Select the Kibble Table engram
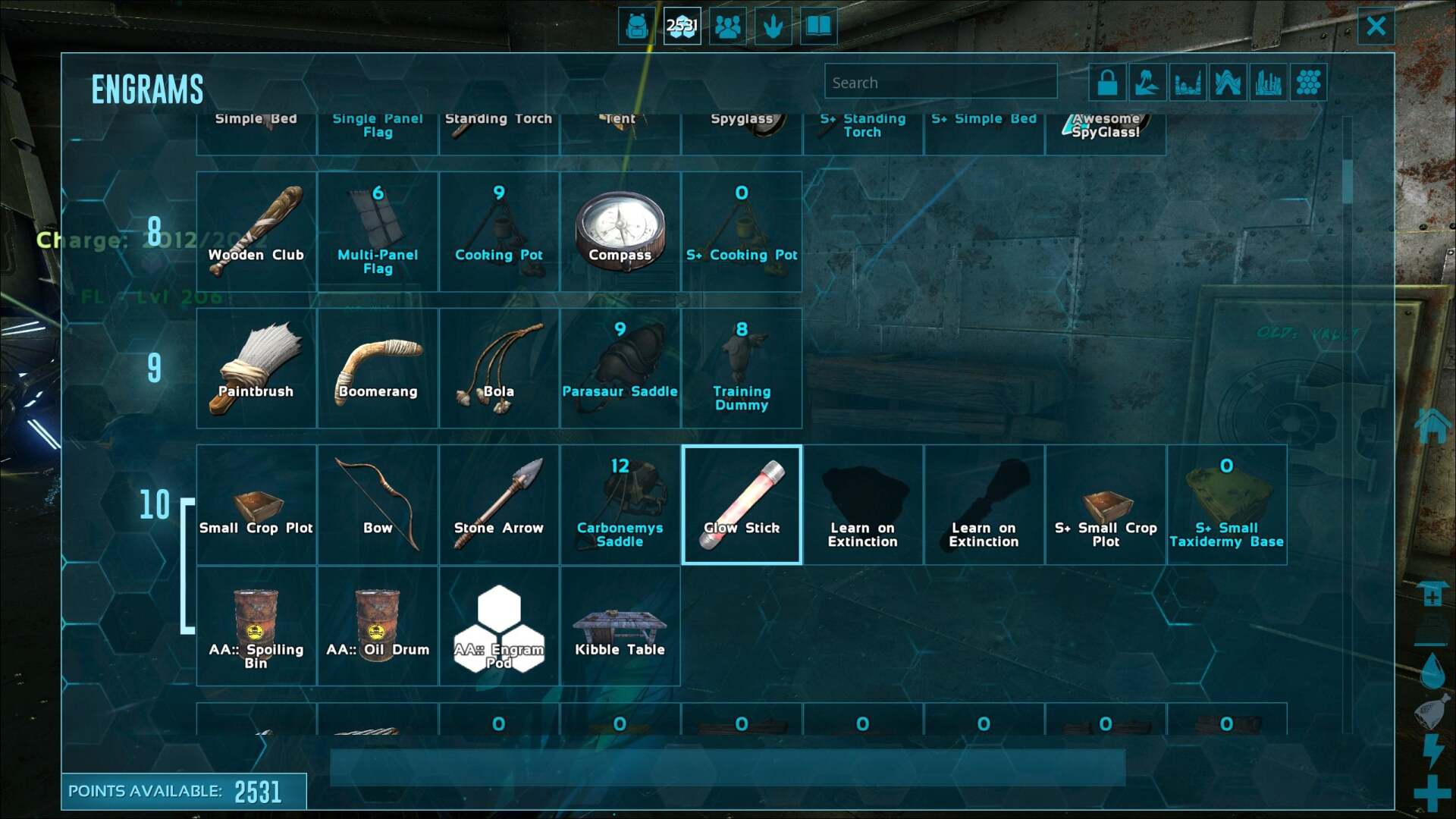Screen dimensions: 1456x819 [620, 627]
